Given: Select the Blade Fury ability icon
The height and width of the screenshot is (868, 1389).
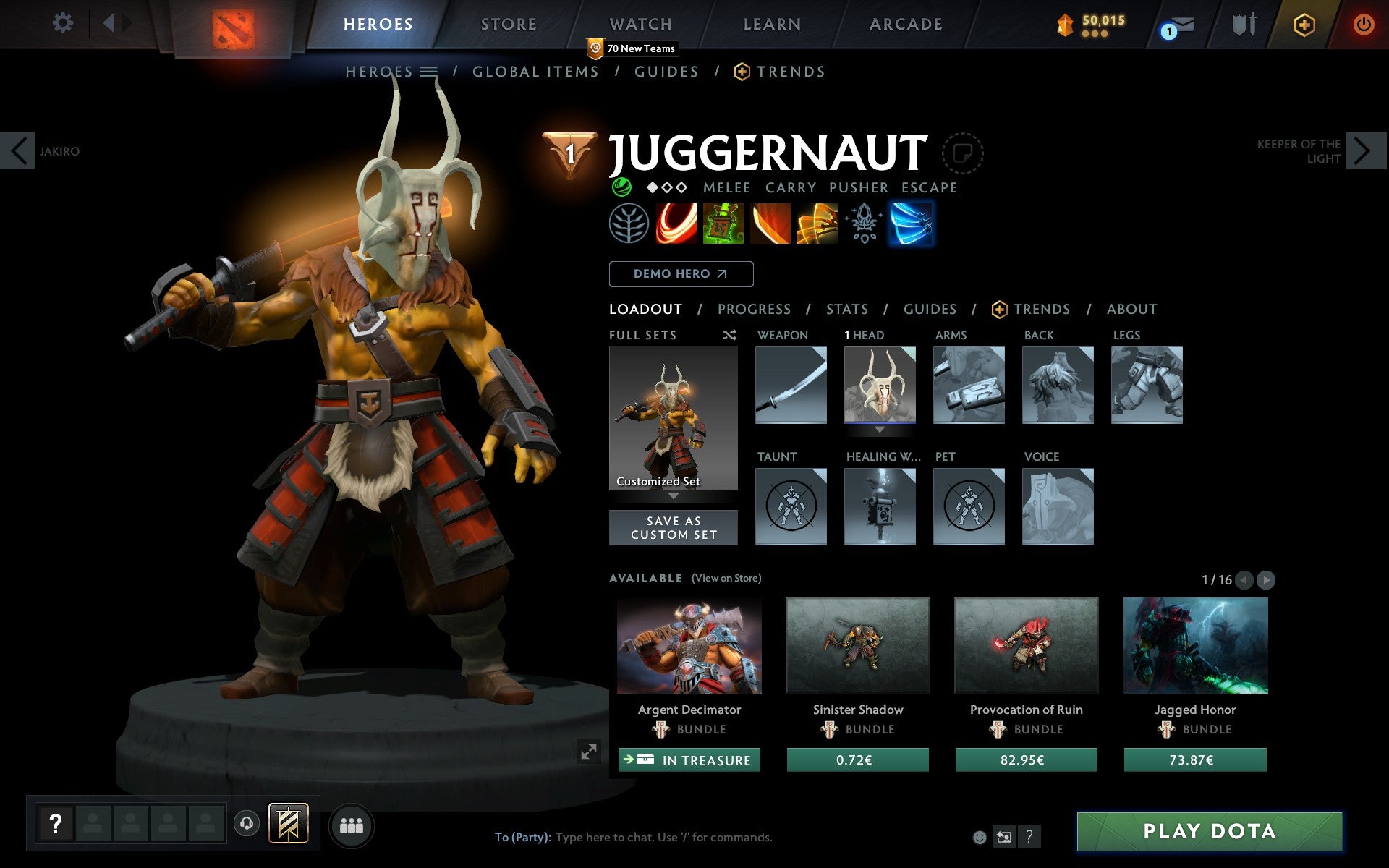Looking at the screenshot, I should point(676,224).
